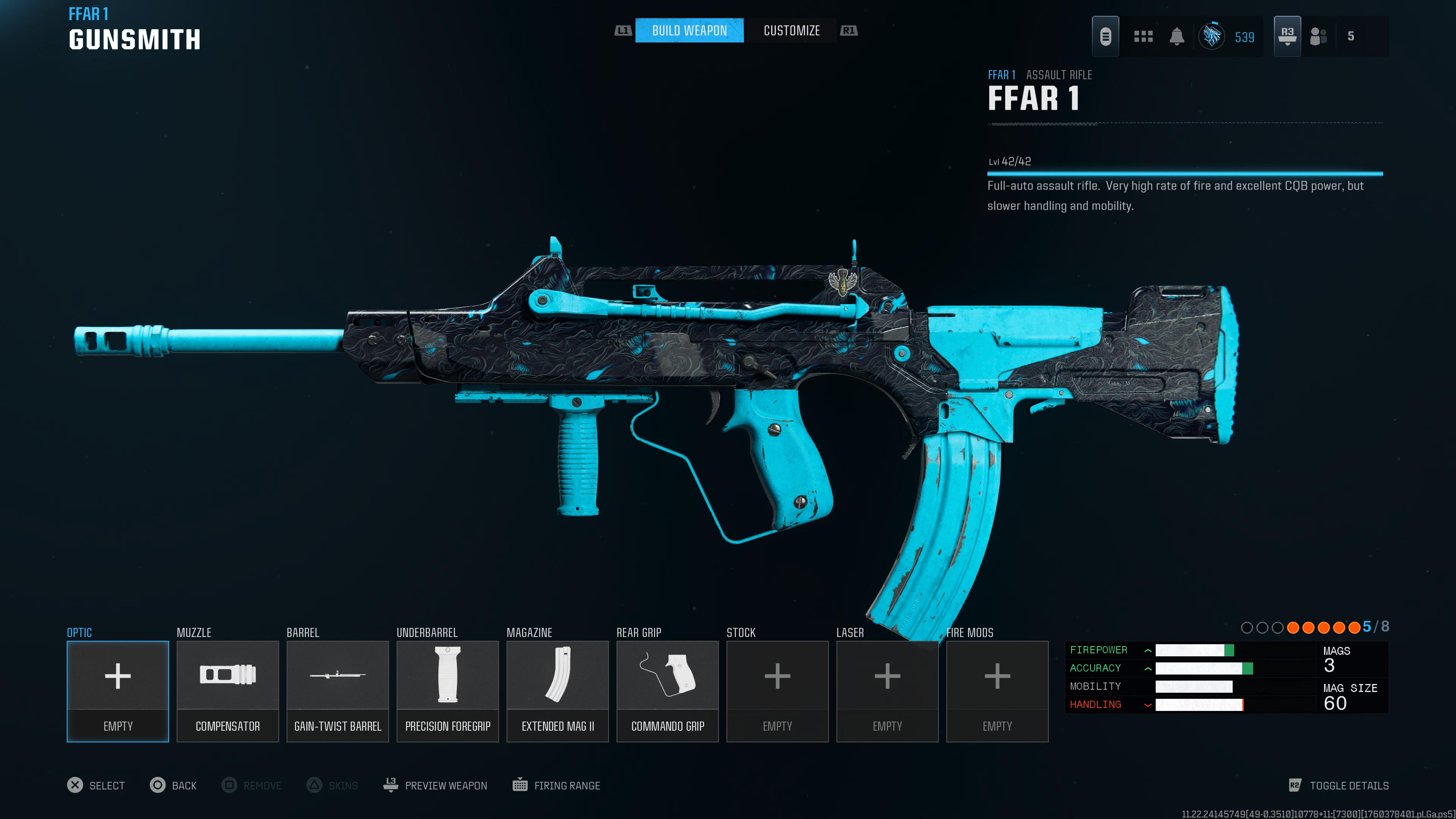The image size is (1456, 819).
Task: Launch the Firing Range
Action: click(557, 785)
